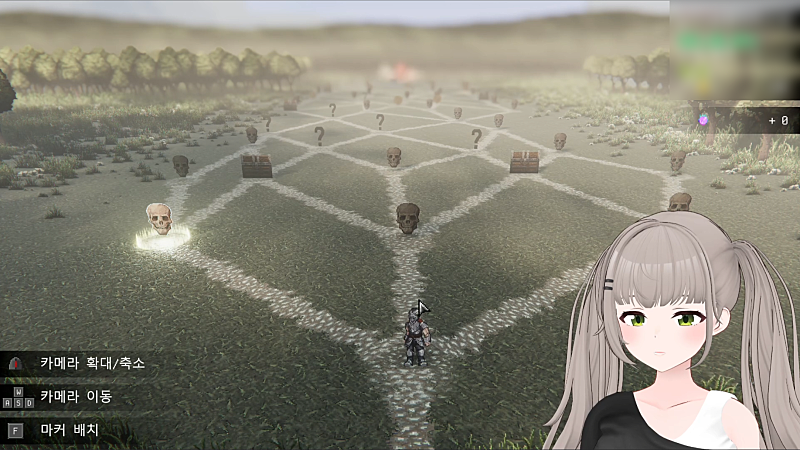Viewport: 800px width, 450px height.
Task: Choose the treasure chest node right of the central path
Action: [x=524, y=161]
